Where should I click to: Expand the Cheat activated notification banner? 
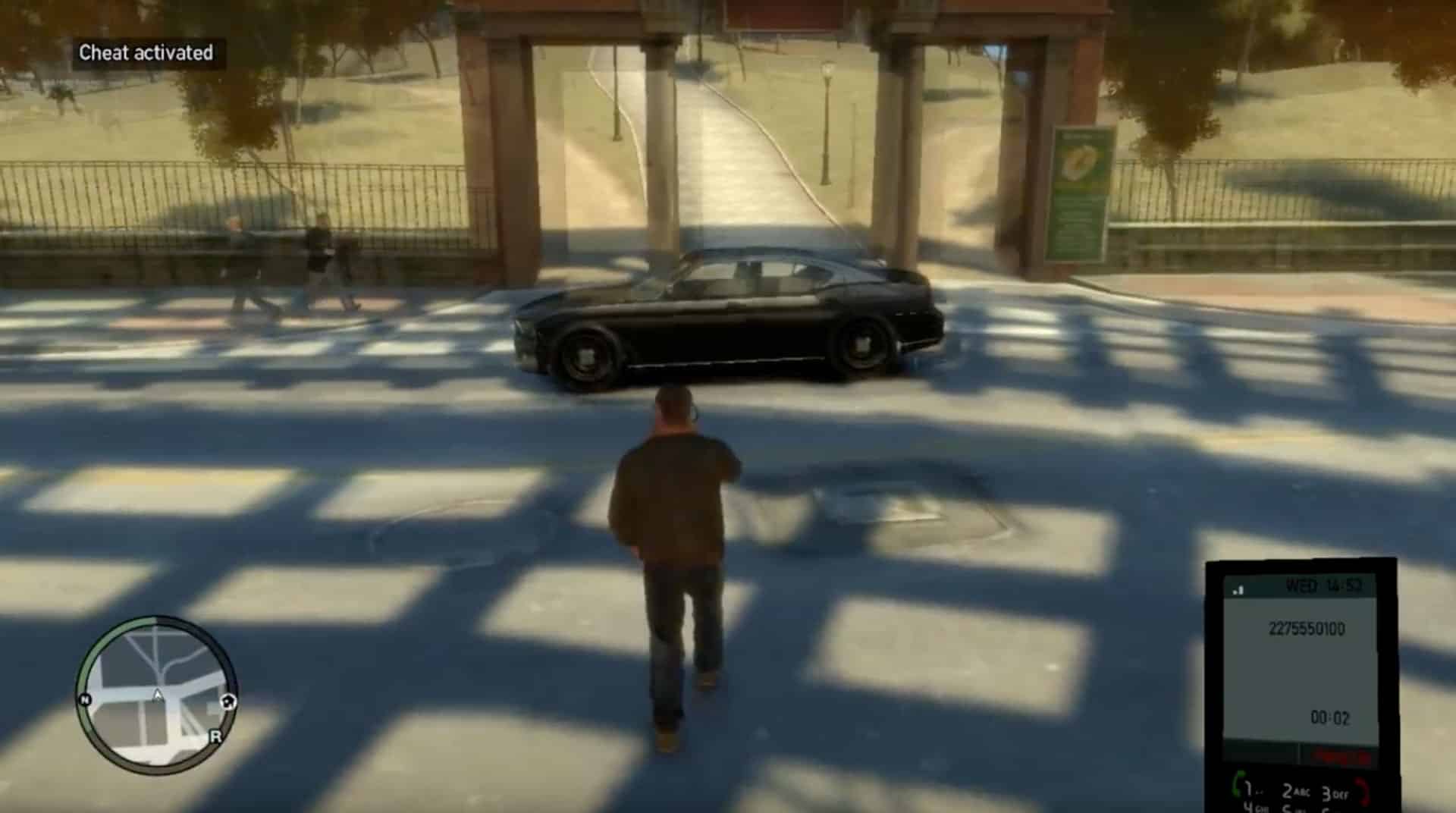146,55
